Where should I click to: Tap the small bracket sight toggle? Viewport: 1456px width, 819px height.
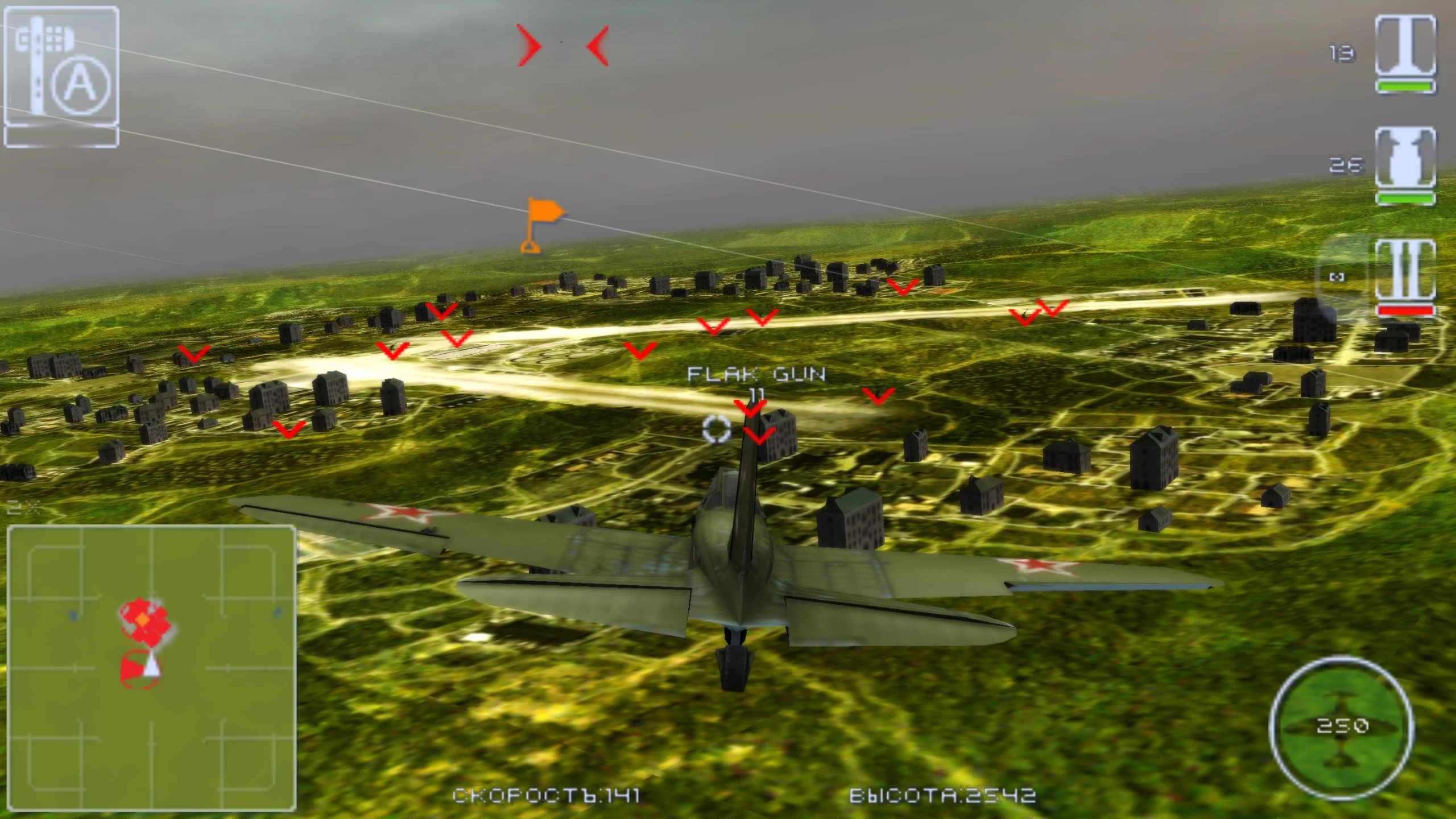1337,277
